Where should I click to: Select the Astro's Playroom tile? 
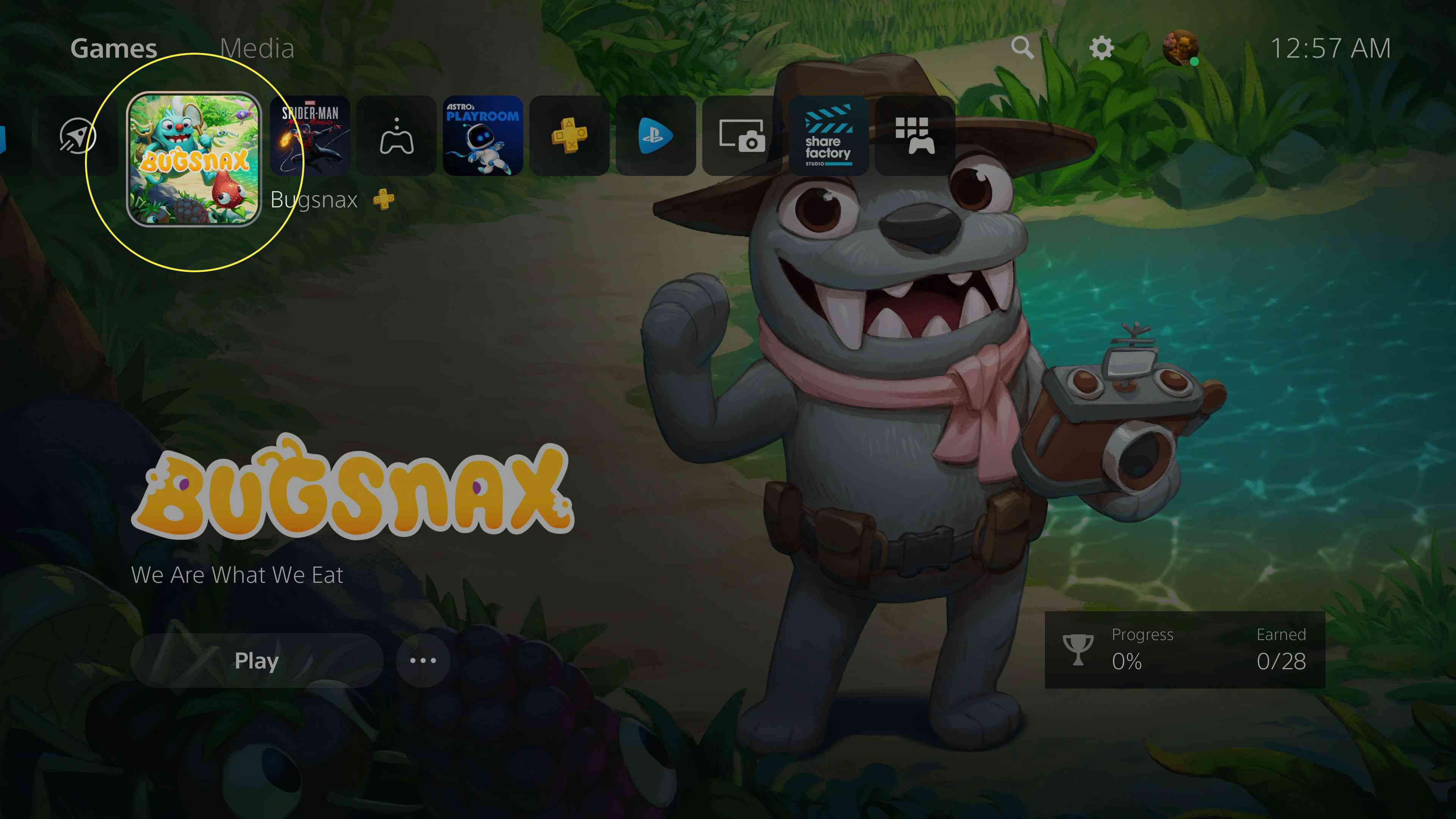[483, 136]
